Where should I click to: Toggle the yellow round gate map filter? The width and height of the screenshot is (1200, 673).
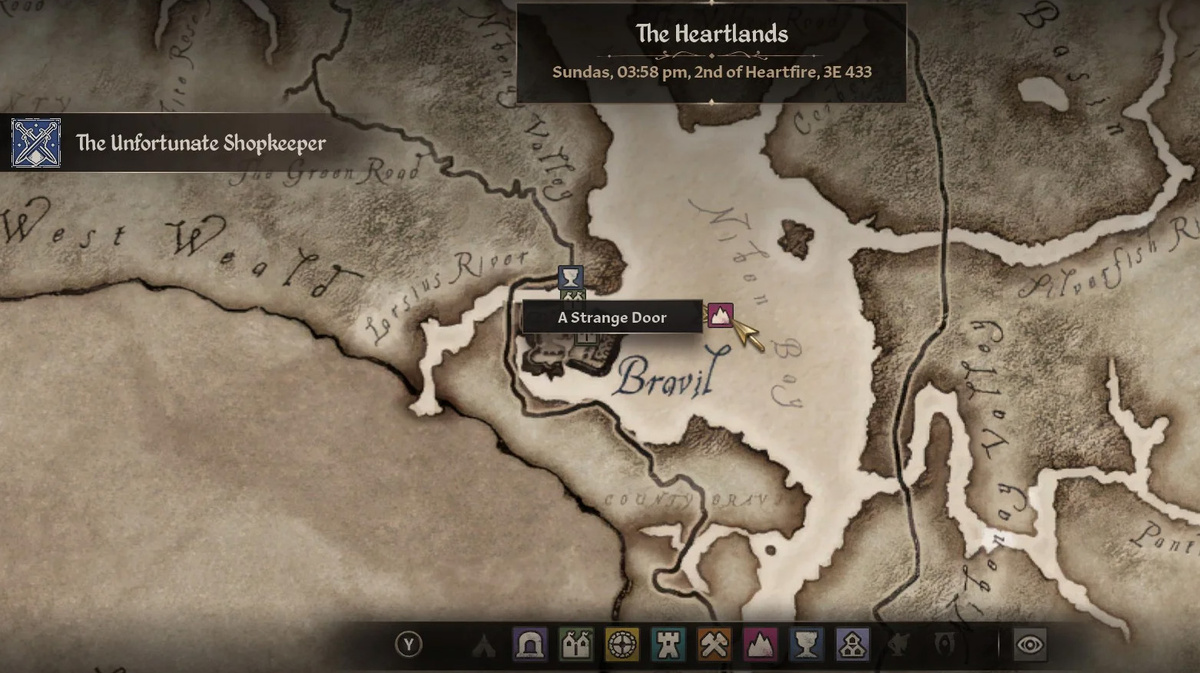click(x=621, y=645)
